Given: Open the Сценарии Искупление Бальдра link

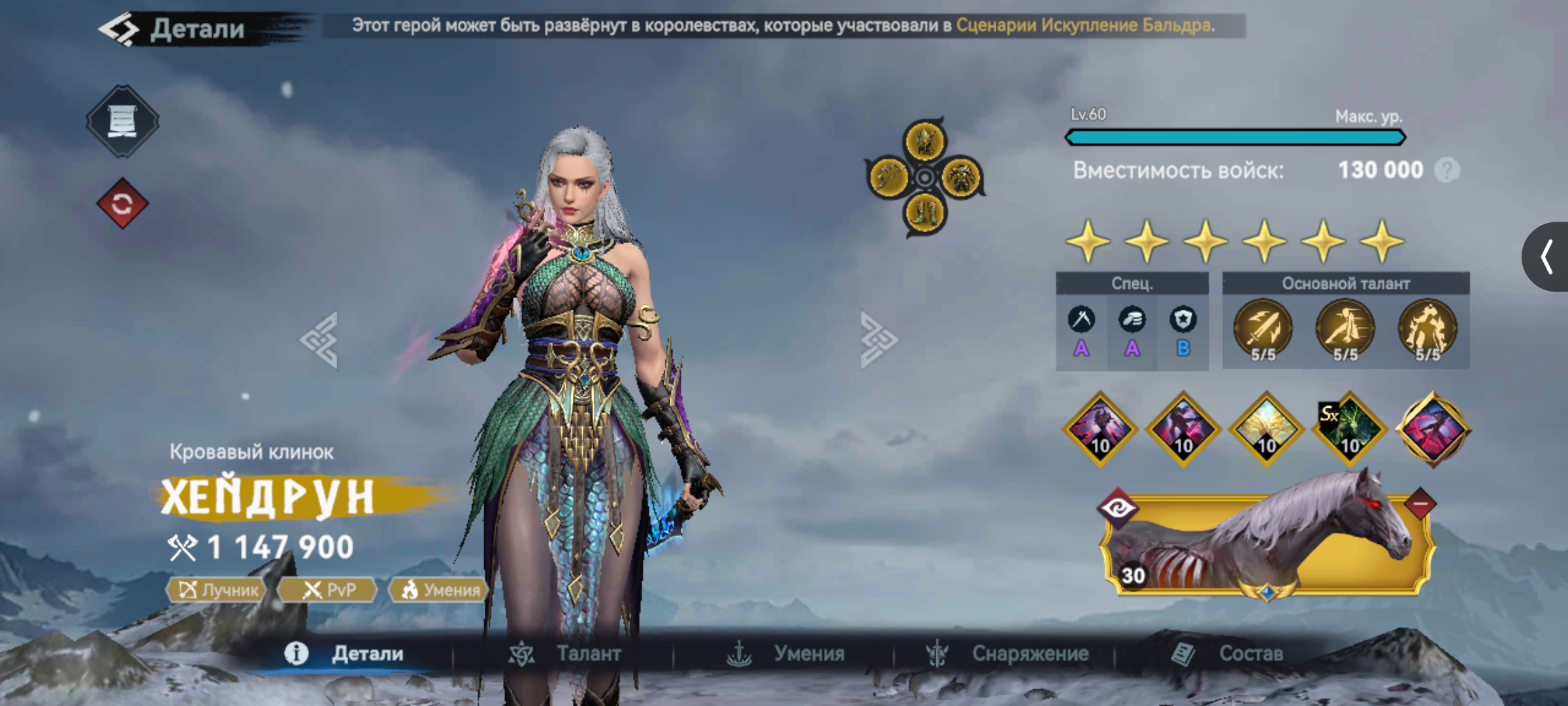Looking at the screenshot, I should coord(1083,25).
